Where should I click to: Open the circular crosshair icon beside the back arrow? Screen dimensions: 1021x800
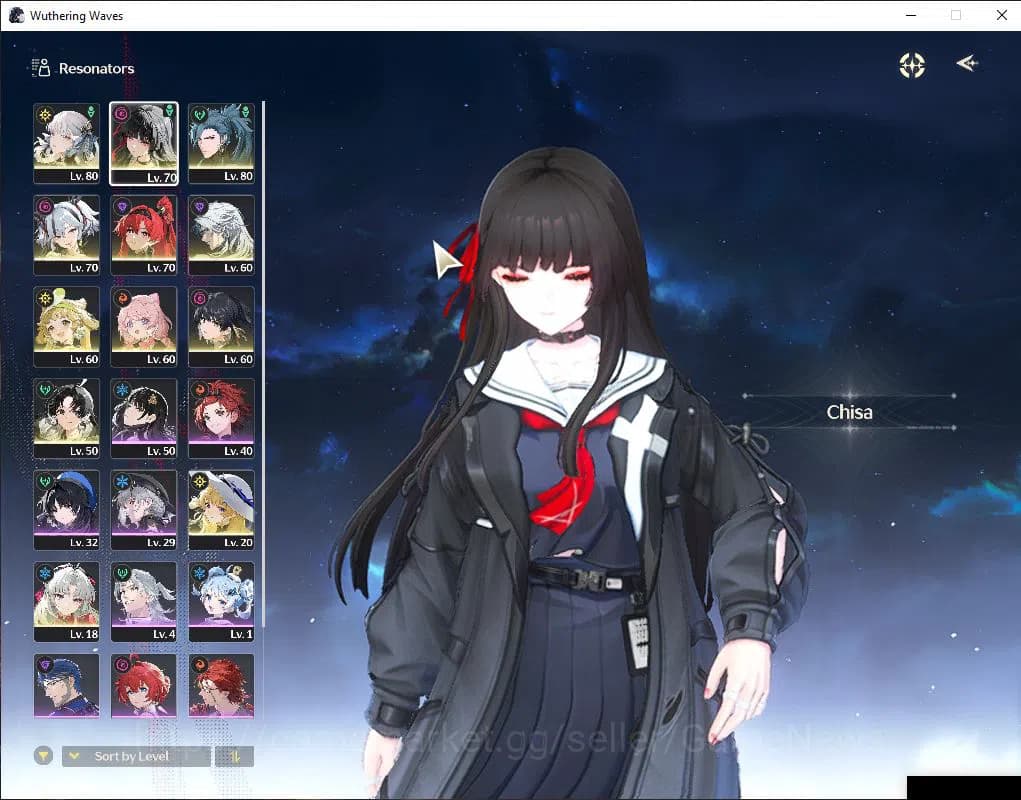(x=912, y=65)
